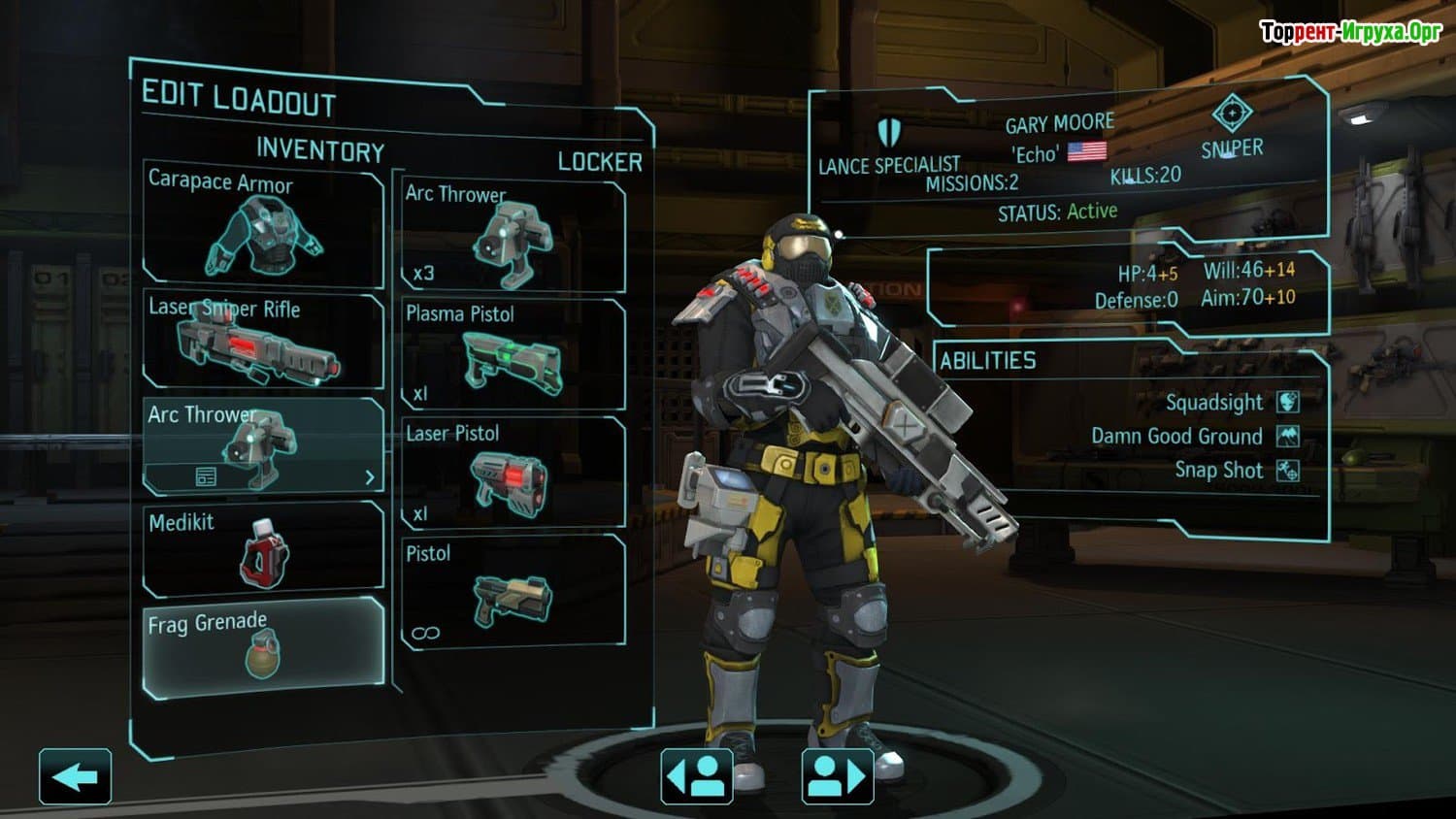Switch to the next soldier
The height and width of the screenshot is (819, 1456).
[x=838, y=776]
